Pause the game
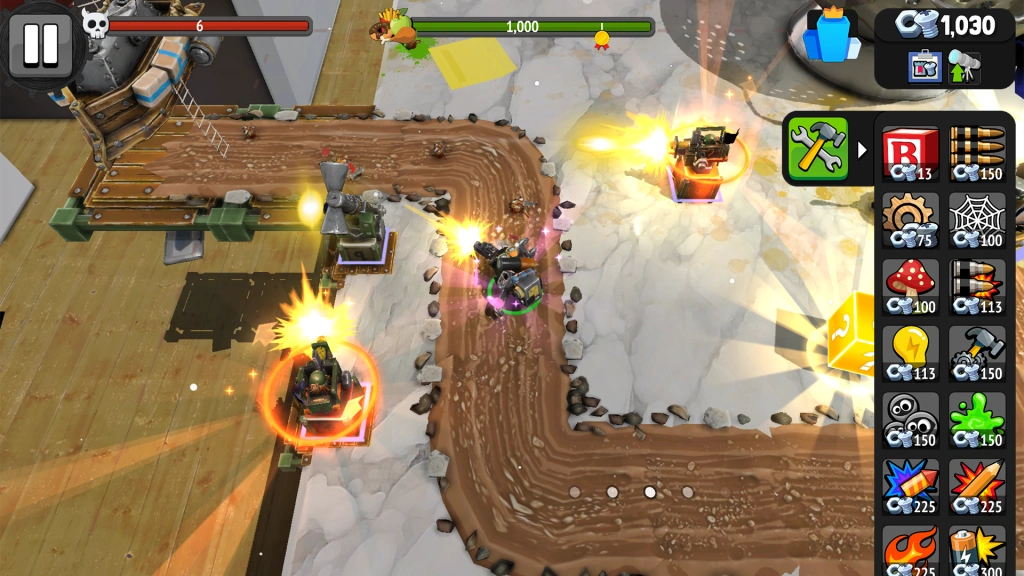This screenshot has width=1024, height=576. click(x=40, y=44)
